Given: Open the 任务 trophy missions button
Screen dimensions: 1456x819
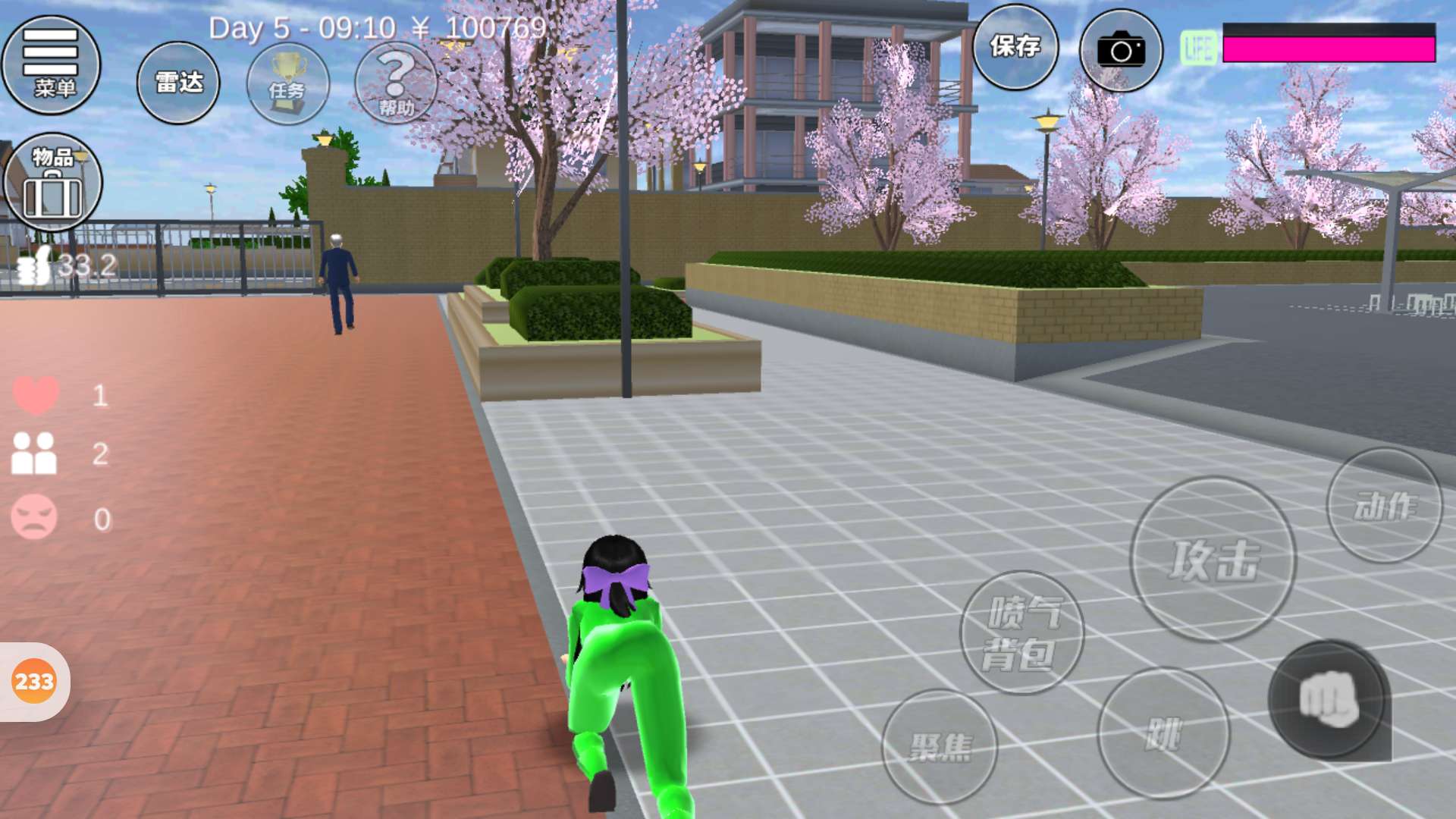Looking at the screenshot, I should [287, 83].
